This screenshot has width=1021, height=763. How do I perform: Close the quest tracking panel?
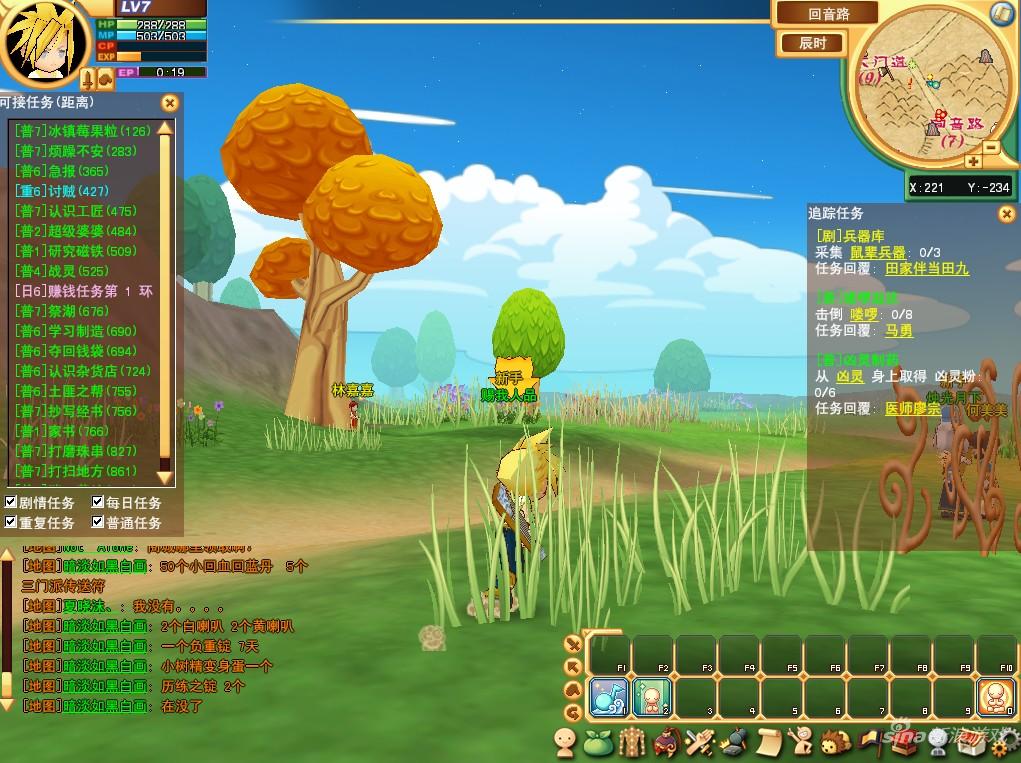1006,214
